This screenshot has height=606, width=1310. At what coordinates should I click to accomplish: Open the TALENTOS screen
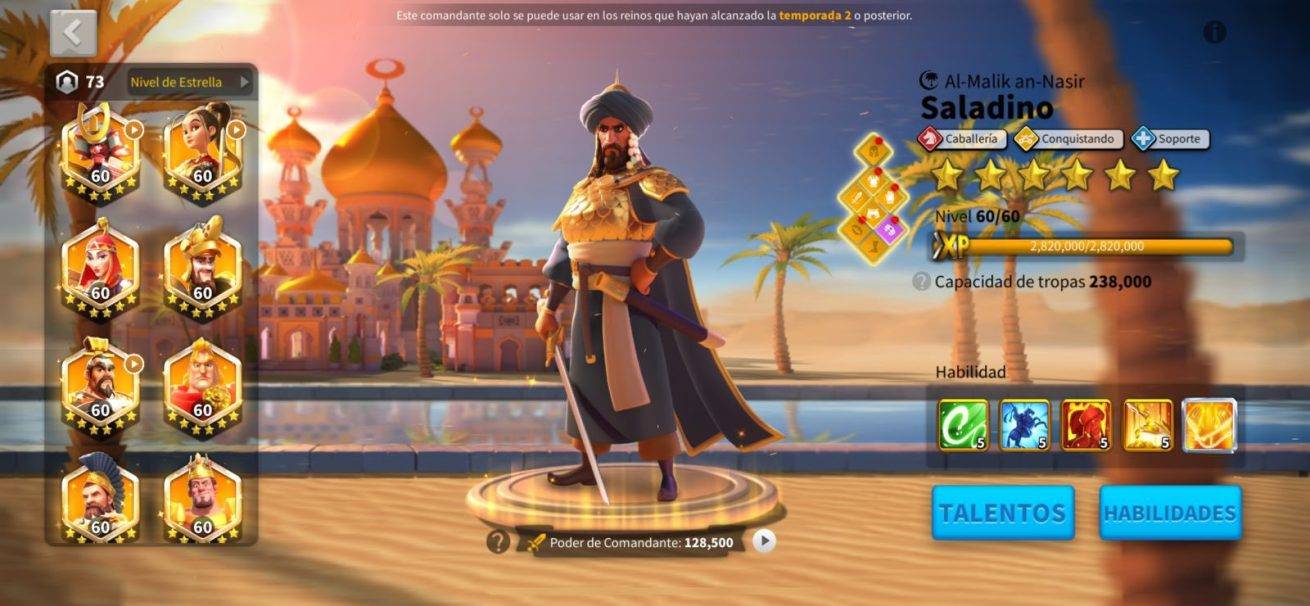pos(1003,513)
